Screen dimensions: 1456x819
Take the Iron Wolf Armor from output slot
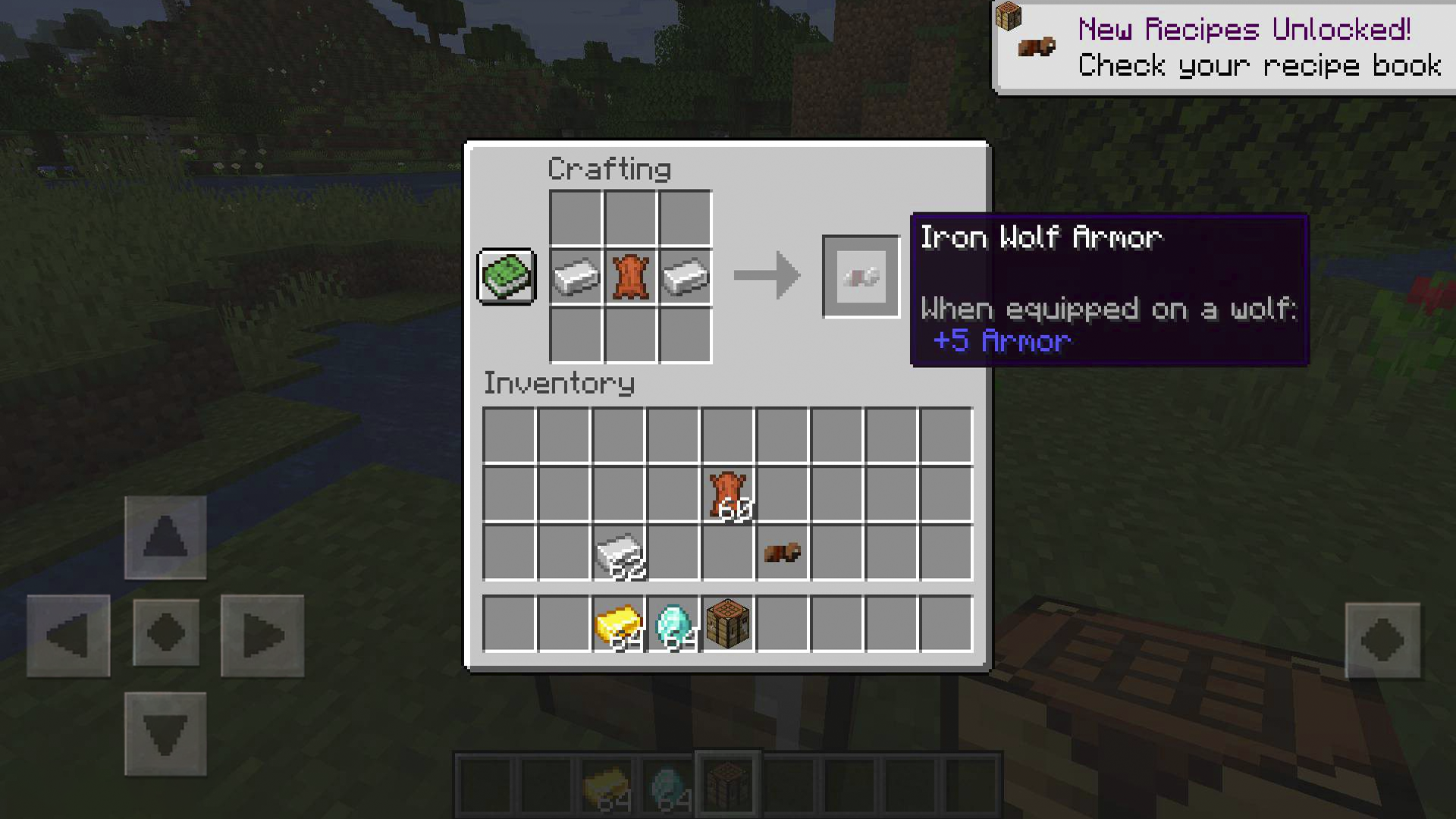coord(861,275)
